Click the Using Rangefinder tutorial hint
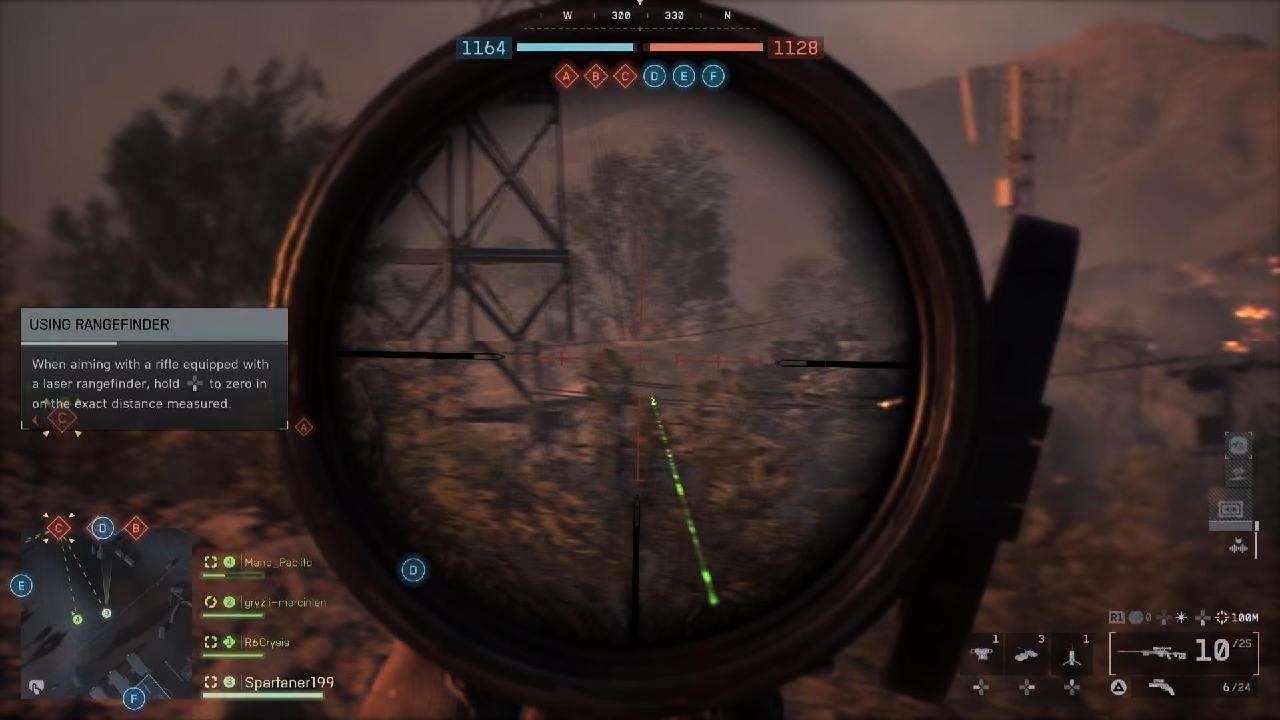Screen dimensions: 1280x720 click(154, 368)
